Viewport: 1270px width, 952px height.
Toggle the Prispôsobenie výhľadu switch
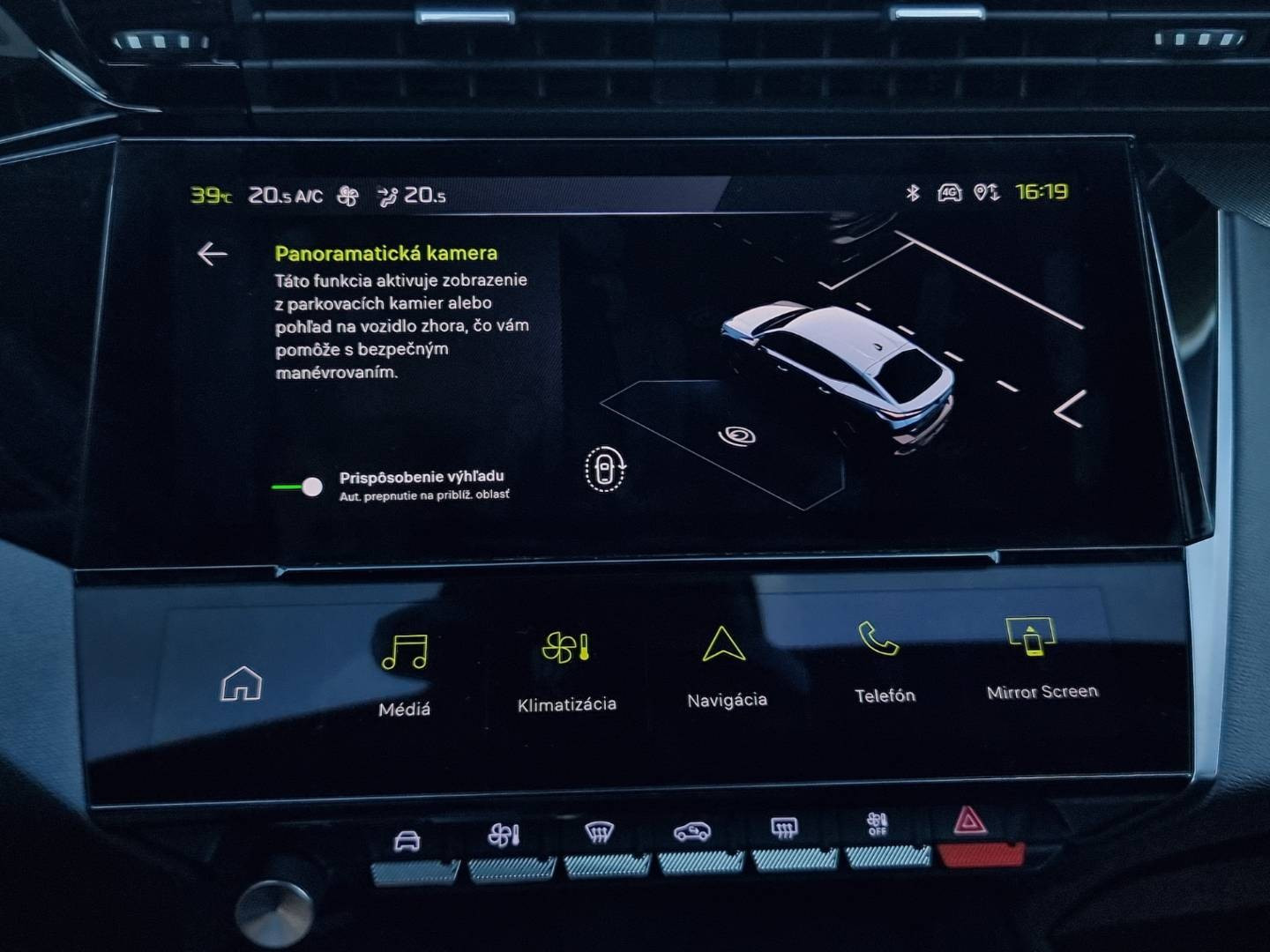298,487
